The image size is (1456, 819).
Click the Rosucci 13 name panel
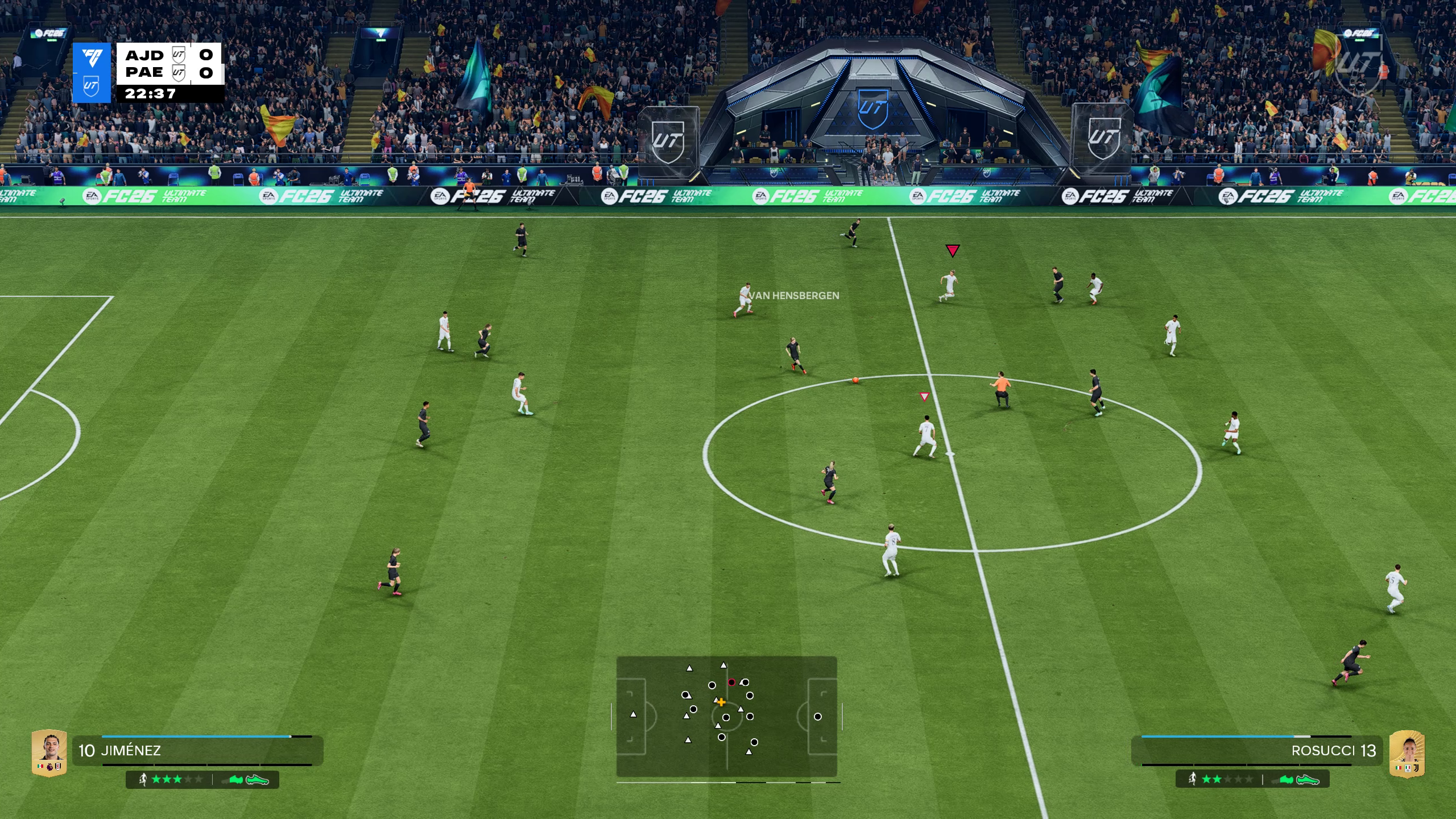(1256, 751)
